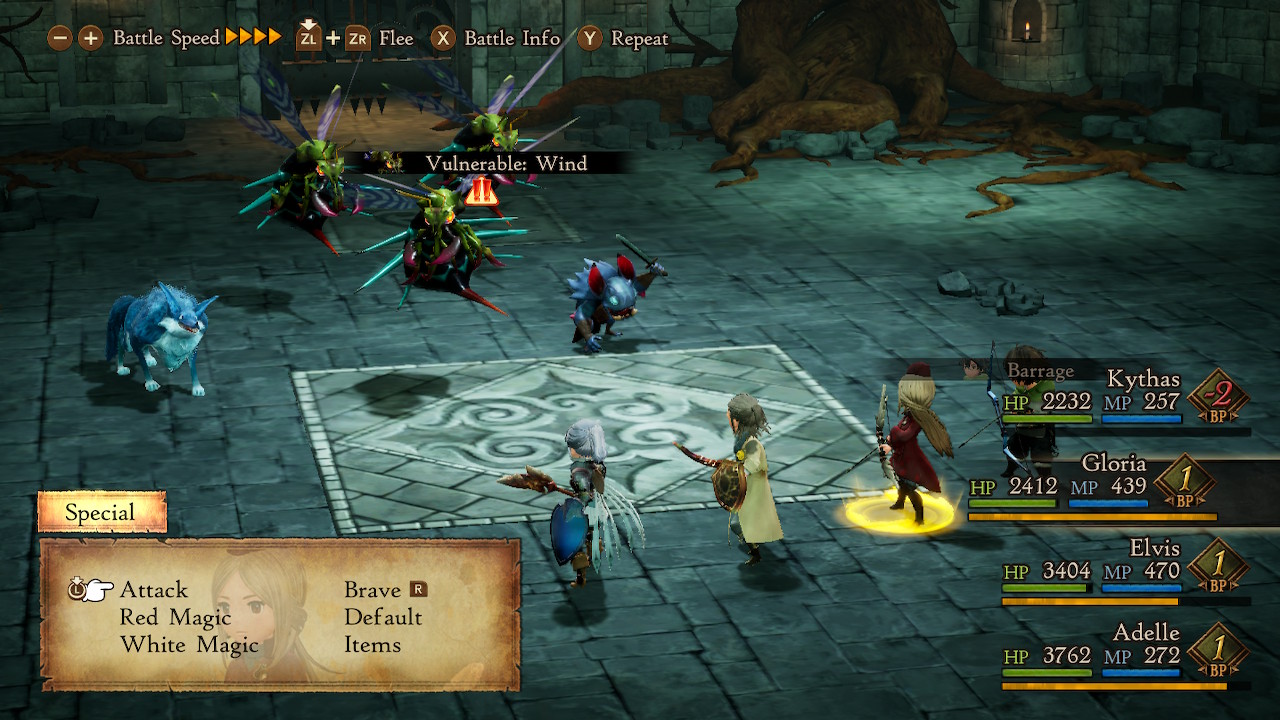Choose the Default command

click(x=382, y=618)
